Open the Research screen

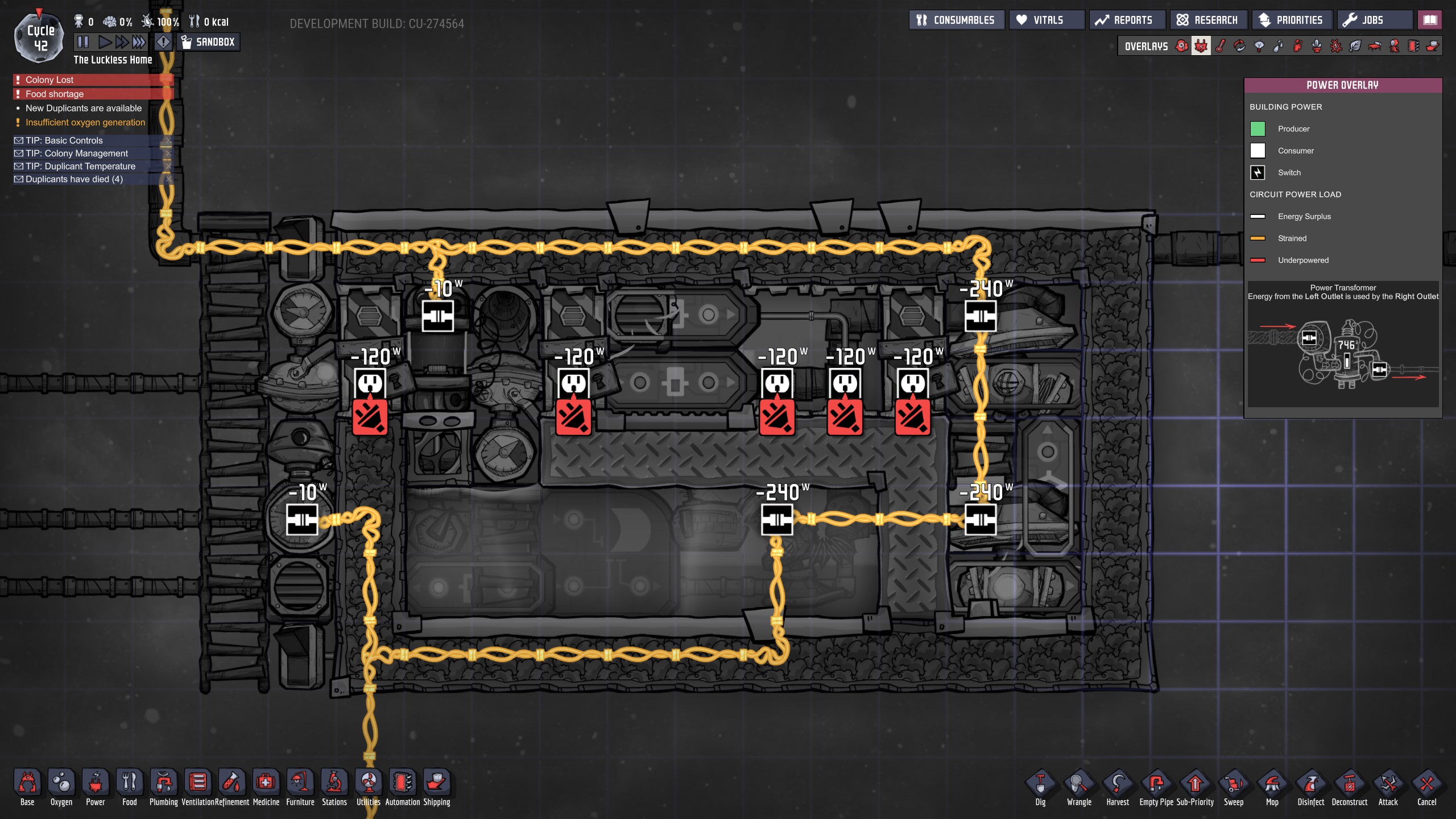pos(1209,19)
